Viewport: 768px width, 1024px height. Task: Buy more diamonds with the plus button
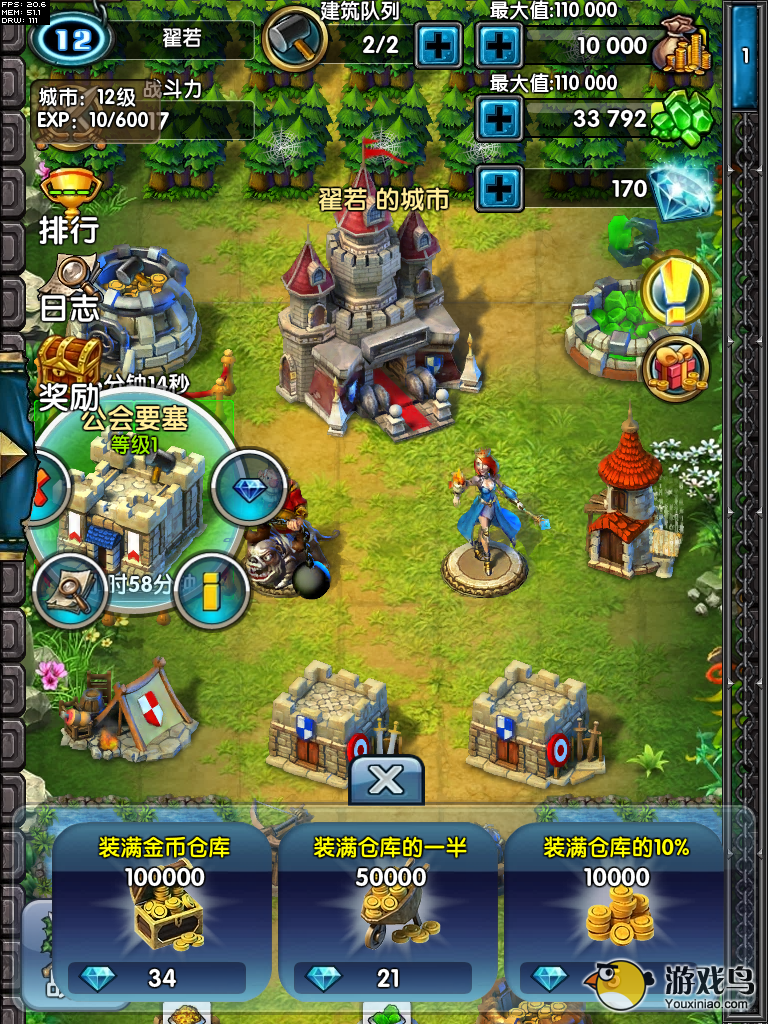point(499,187)
